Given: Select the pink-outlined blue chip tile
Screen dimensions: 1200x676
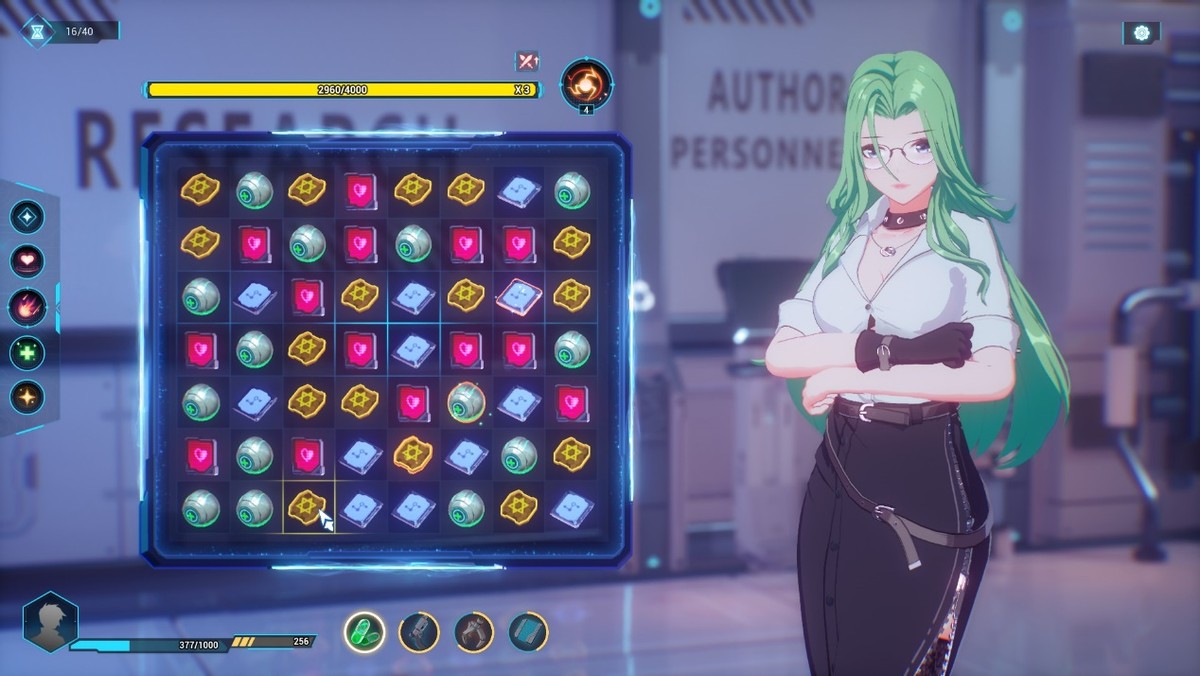Looking at the screenshot, I should click(x=518, y=295).
